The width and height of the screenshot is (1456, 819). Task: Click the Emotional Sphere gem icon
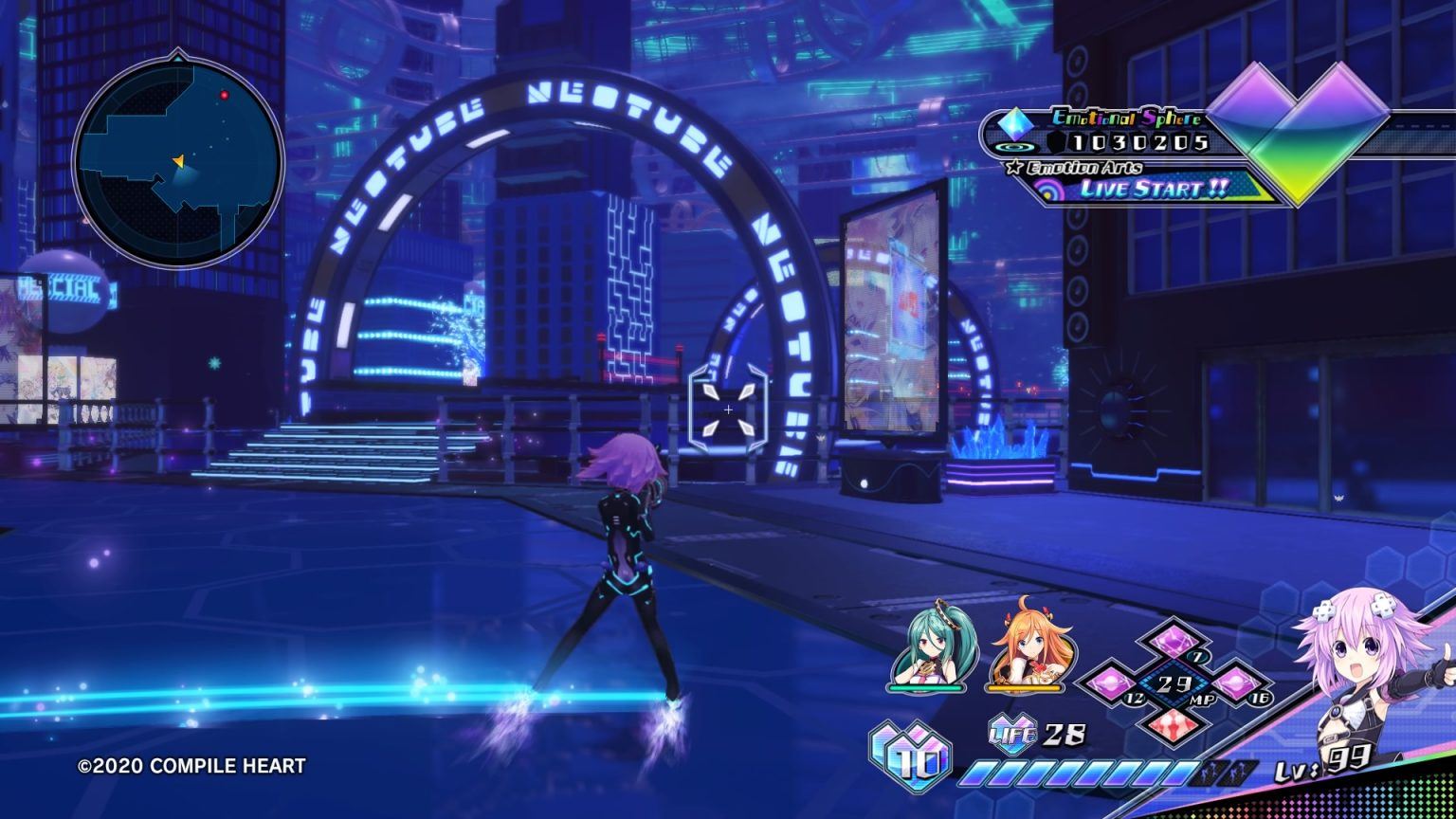click(x=1014, y=124)
